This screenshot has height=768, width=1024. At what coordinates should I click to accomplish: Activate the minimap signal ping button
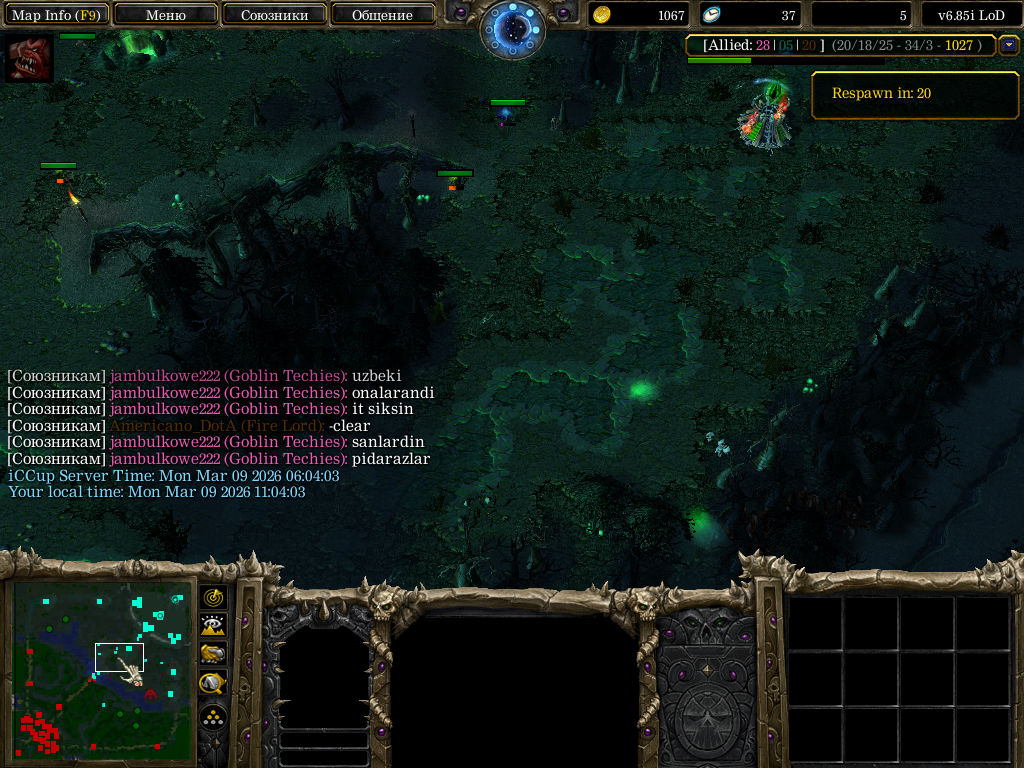pos(213,597)
